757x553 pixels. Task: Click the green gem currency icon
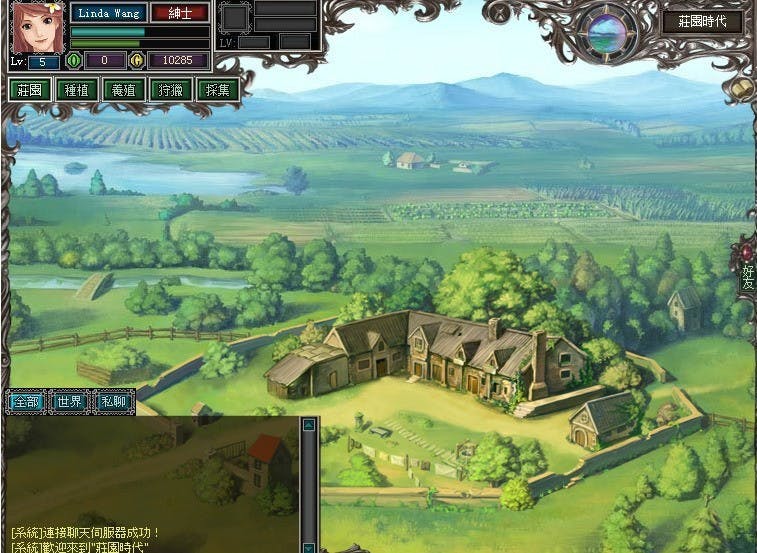73,61
